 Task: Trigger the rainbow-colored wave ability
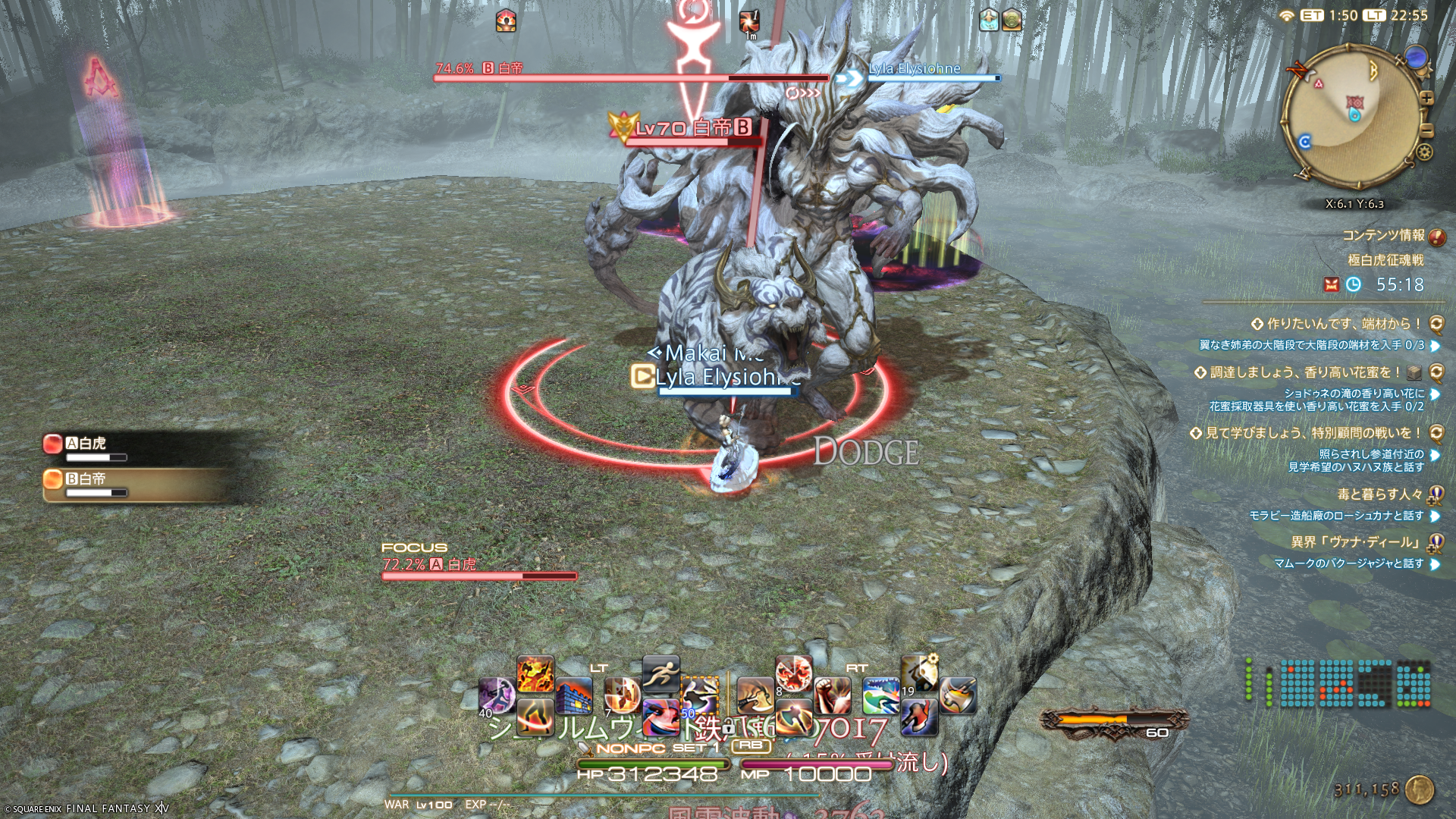click(x=880, y=695)
